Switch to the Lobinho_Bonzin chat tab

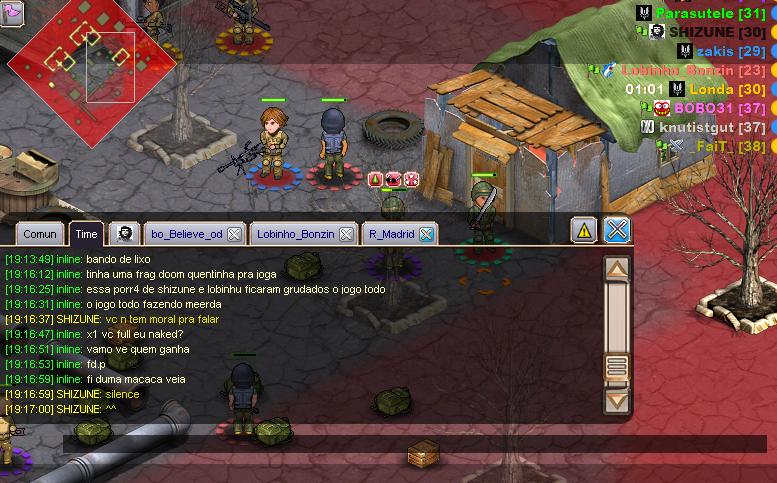click(x=294, y=234)
